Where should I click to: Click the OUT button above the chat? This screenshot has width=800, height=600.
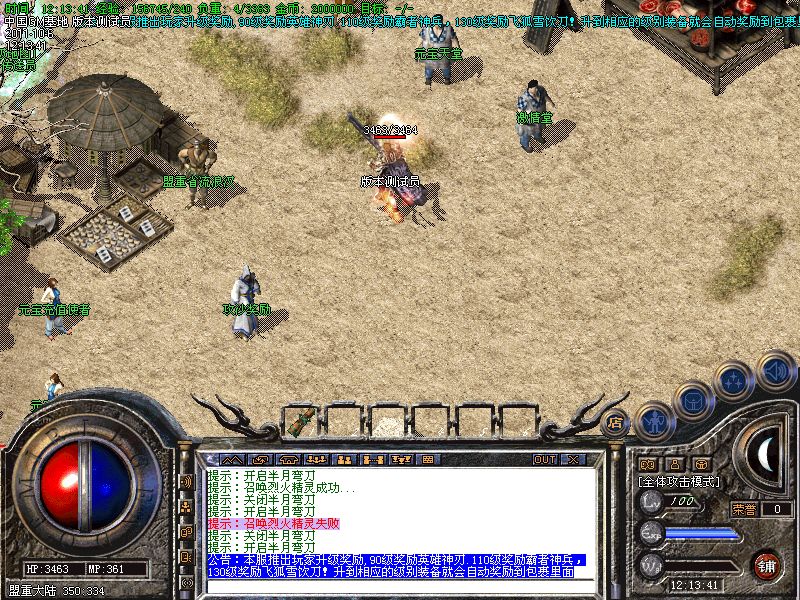coord(544,459)
